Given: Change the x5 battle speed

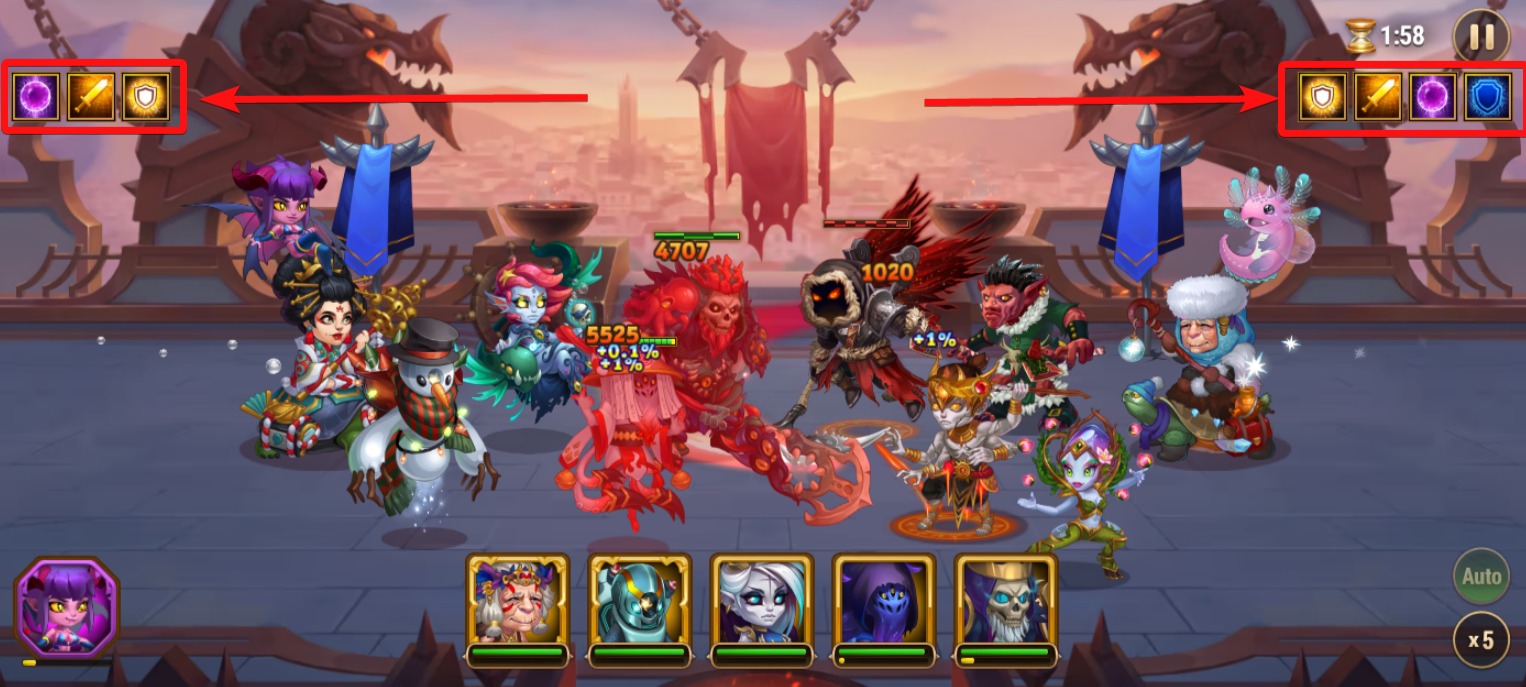Looking at the screenshot, I should [1481, 640].
